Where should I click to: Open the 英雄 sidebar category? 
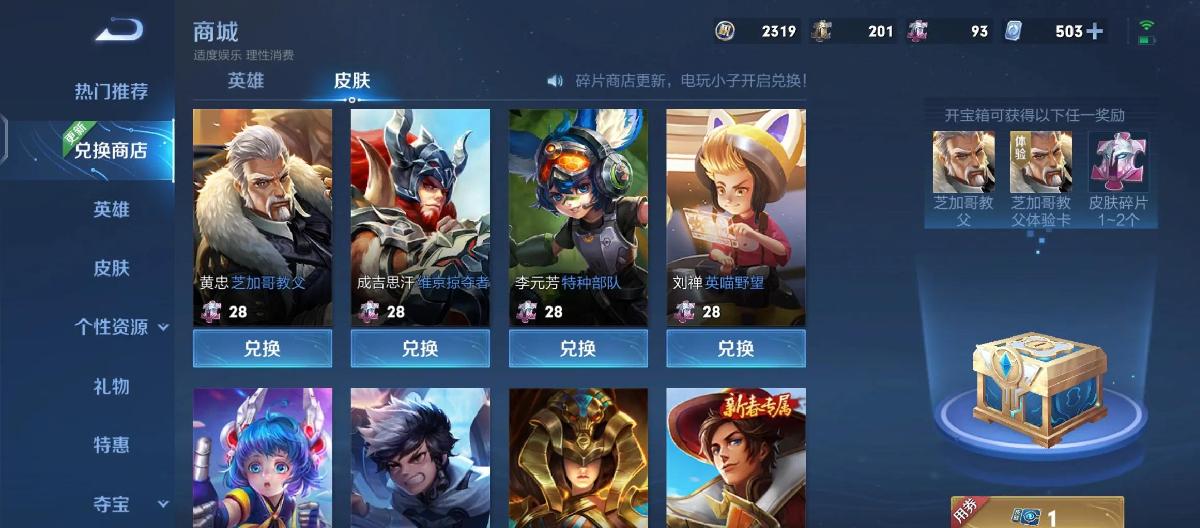click(x=111, y=210)
